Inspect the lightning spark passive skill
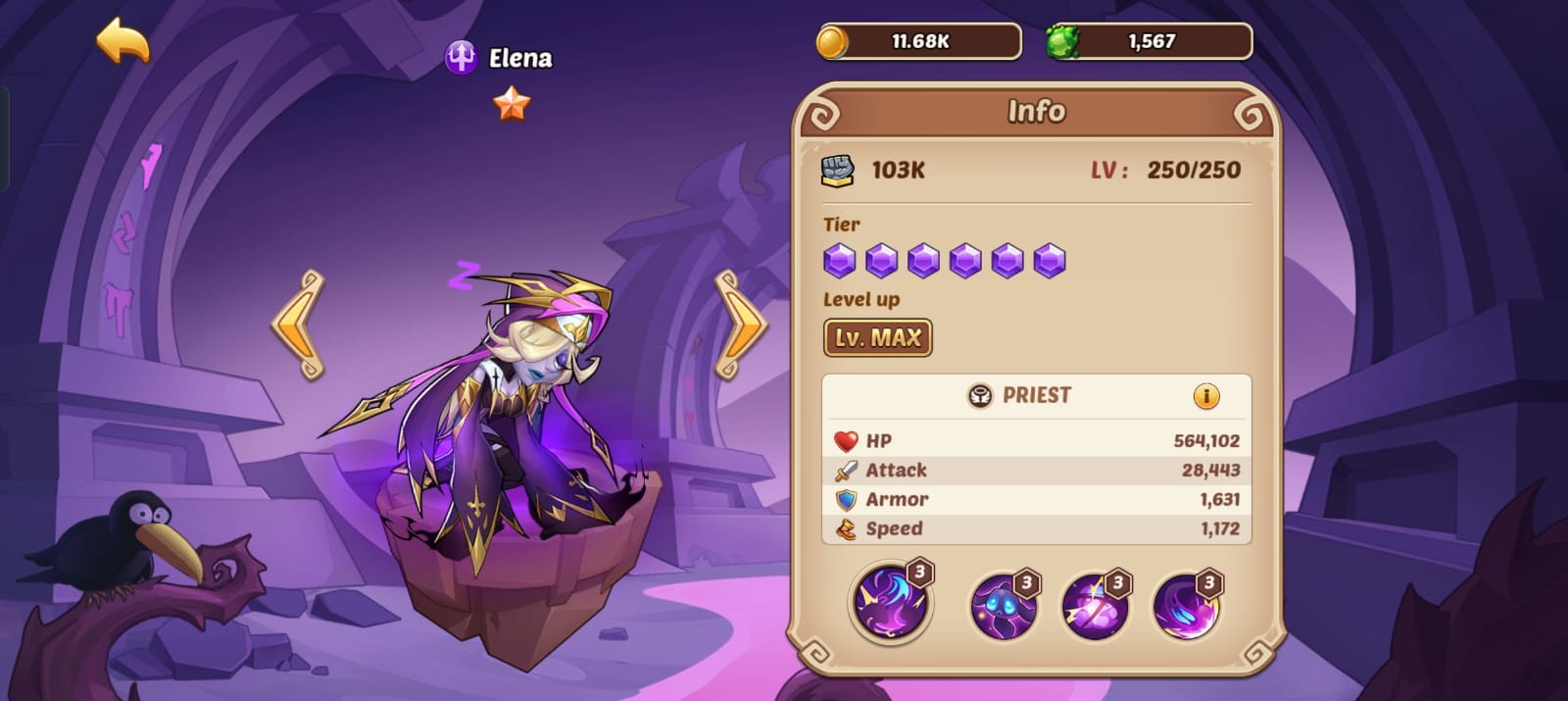1568x701 pixels. click(1095, 605)
